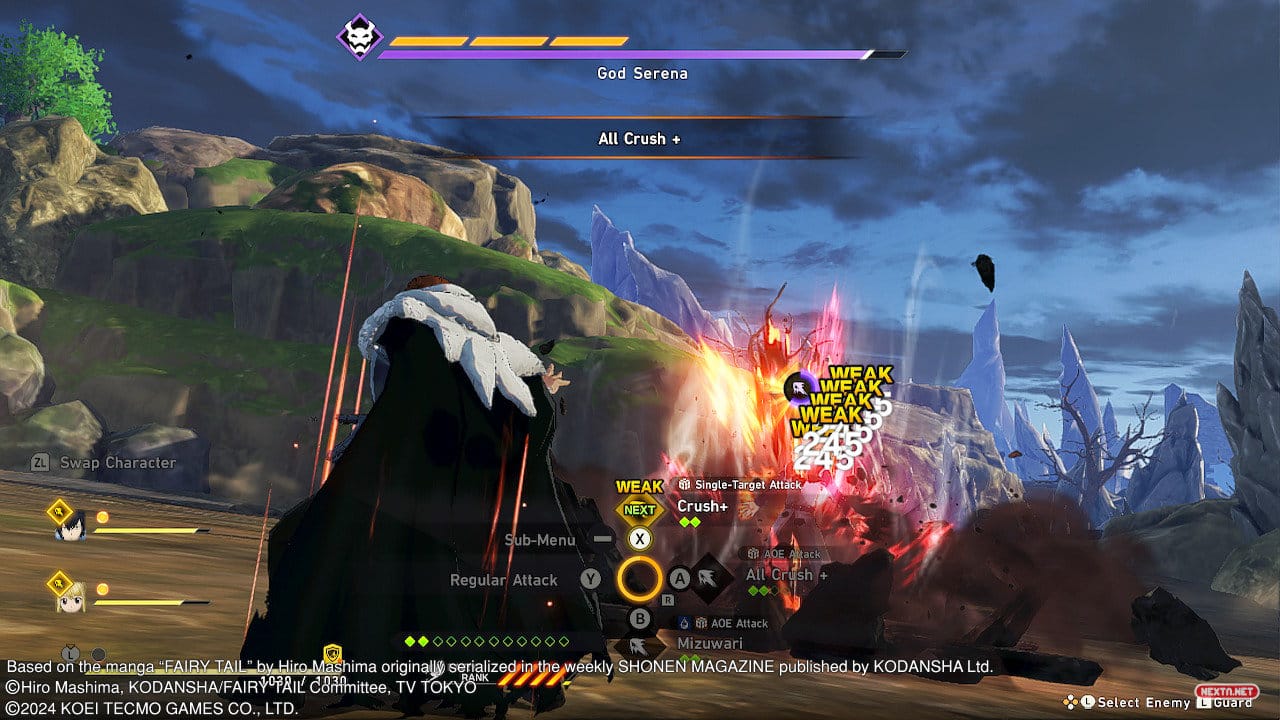Click the orange charge orb beside Lucy's gauge
The height and width of the screenshot is (720, 1280).
pyautogui.click(x=103, y=588)
